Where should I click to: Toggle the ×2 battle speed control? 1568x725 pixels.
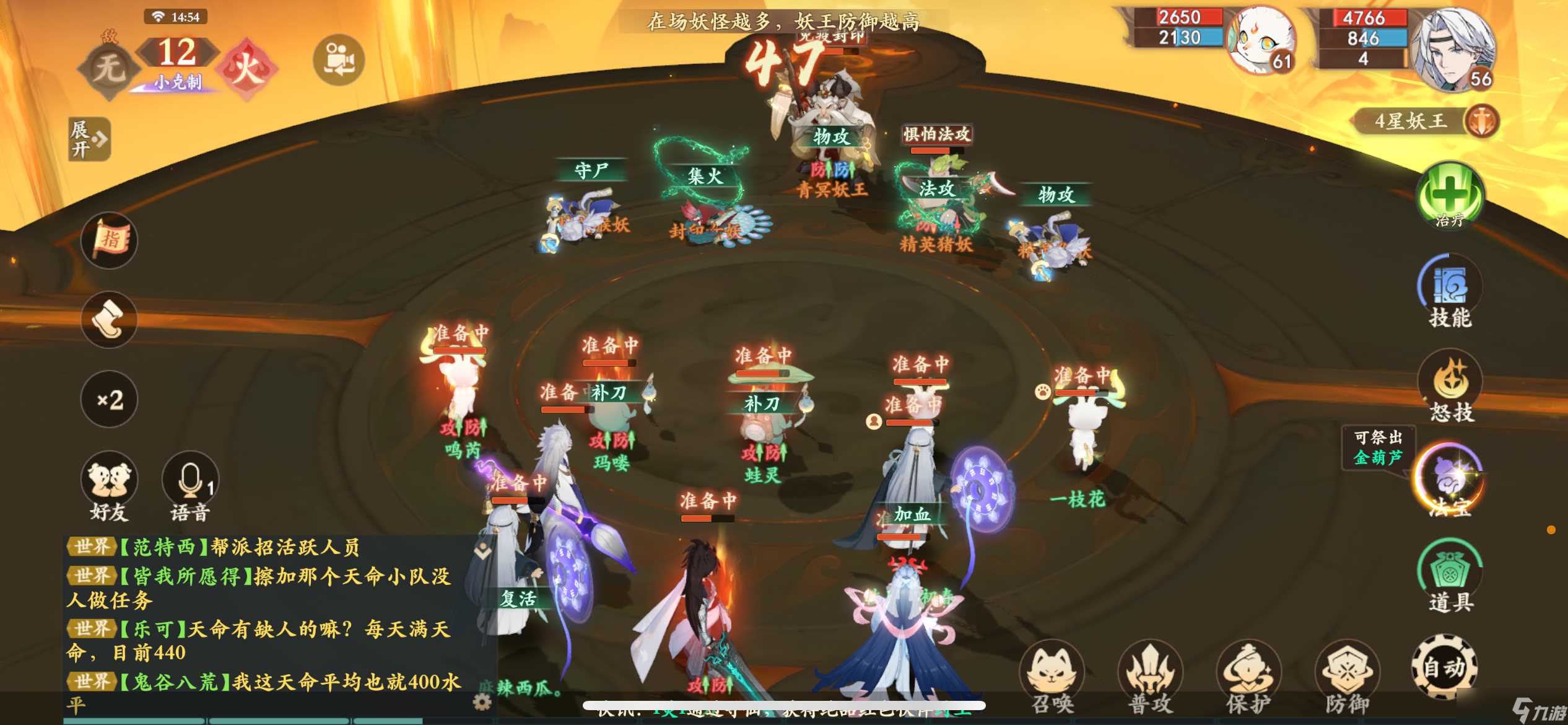109,400
